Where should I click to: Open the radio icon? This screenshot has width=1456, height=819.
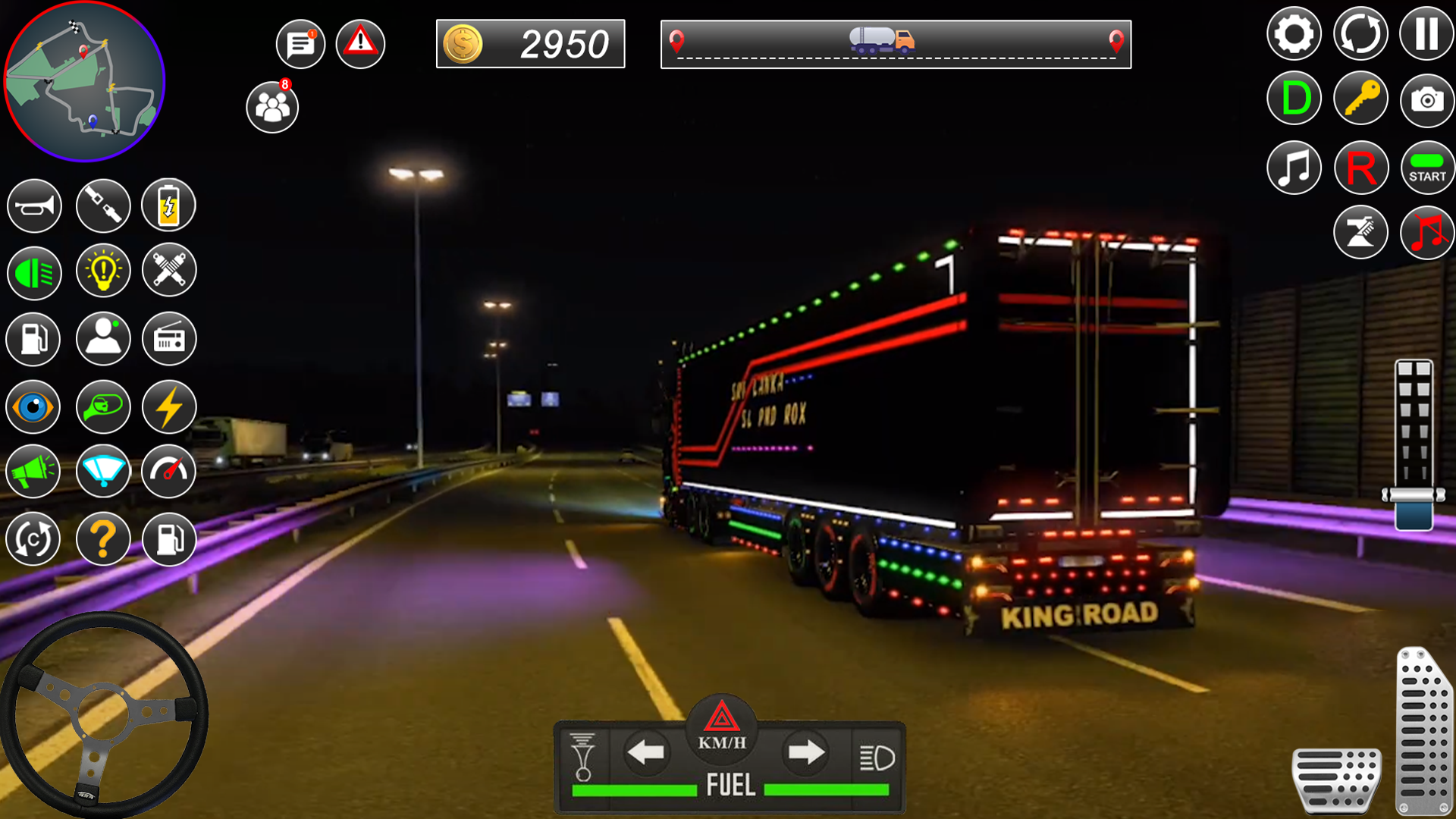(169, 339)
